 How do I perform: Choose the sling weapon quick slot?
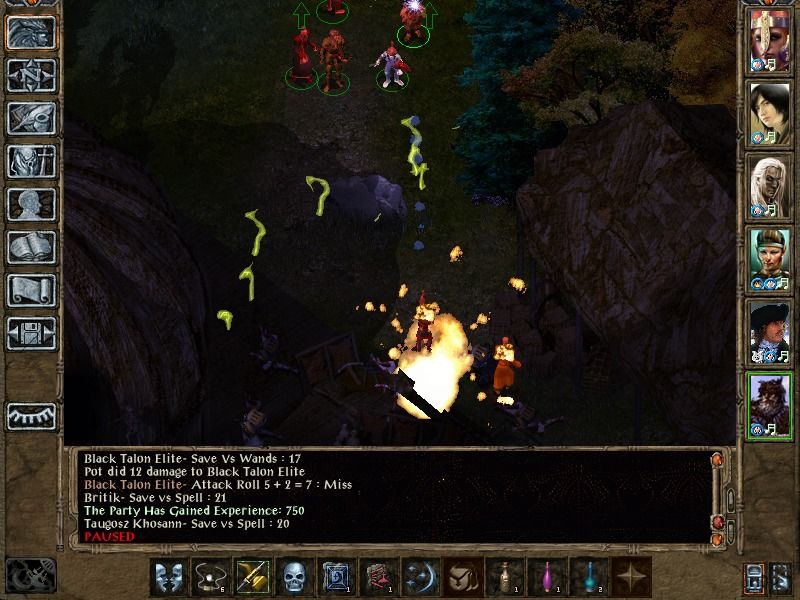click(210, 577)
